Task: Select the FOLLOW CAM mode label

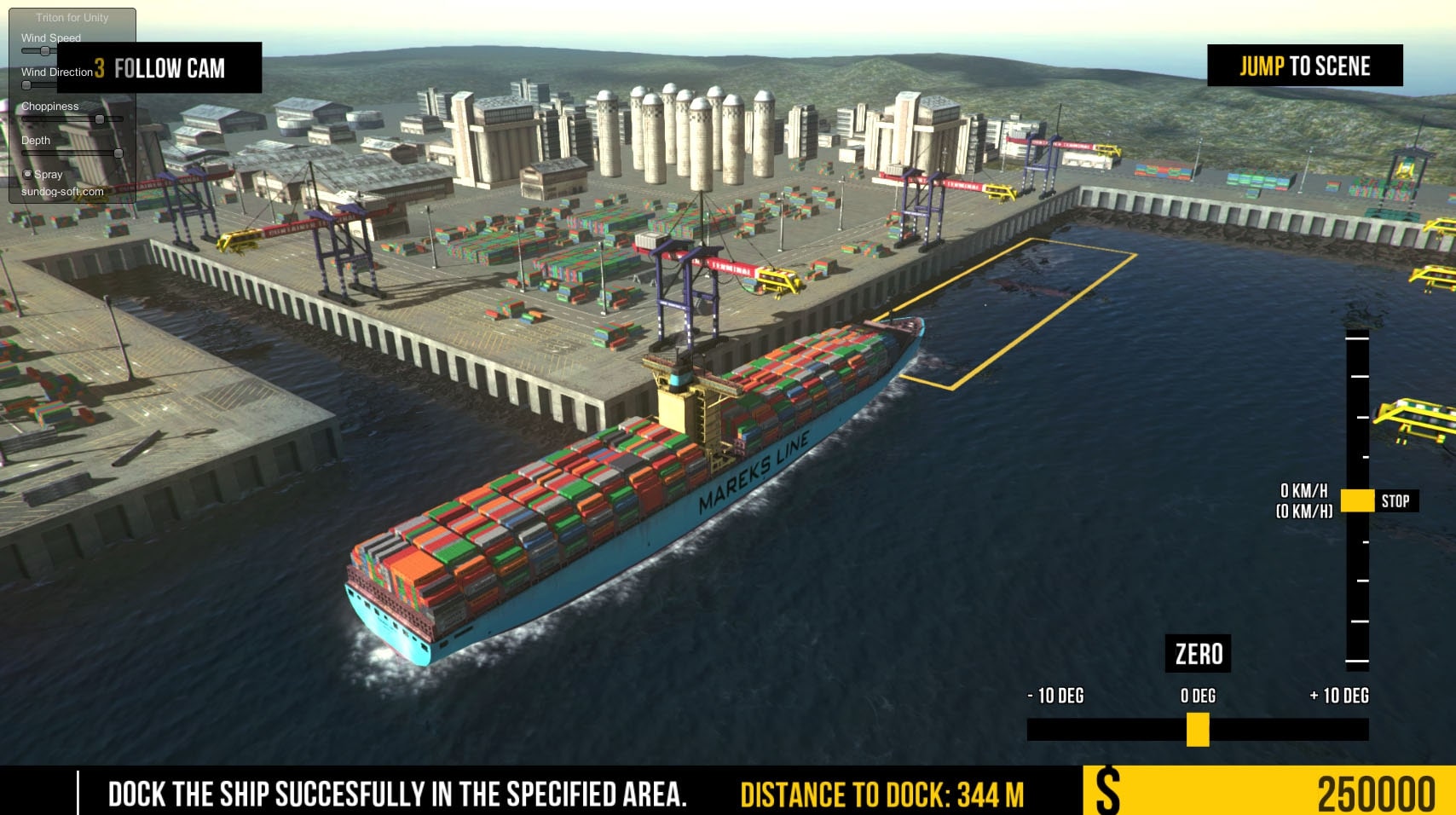Action: (x=169, y=69)
